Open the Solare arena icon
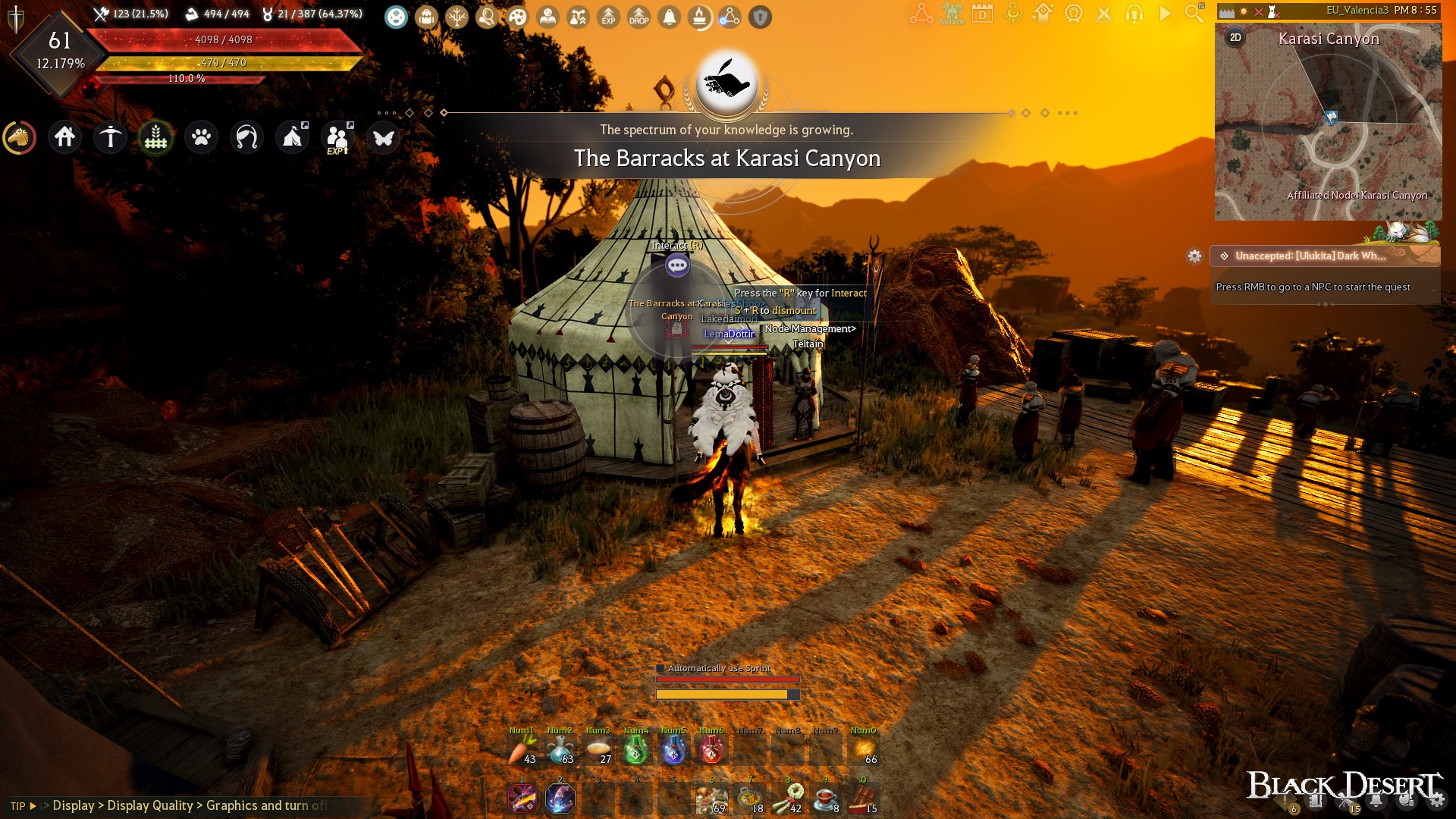 coord(952,15)
